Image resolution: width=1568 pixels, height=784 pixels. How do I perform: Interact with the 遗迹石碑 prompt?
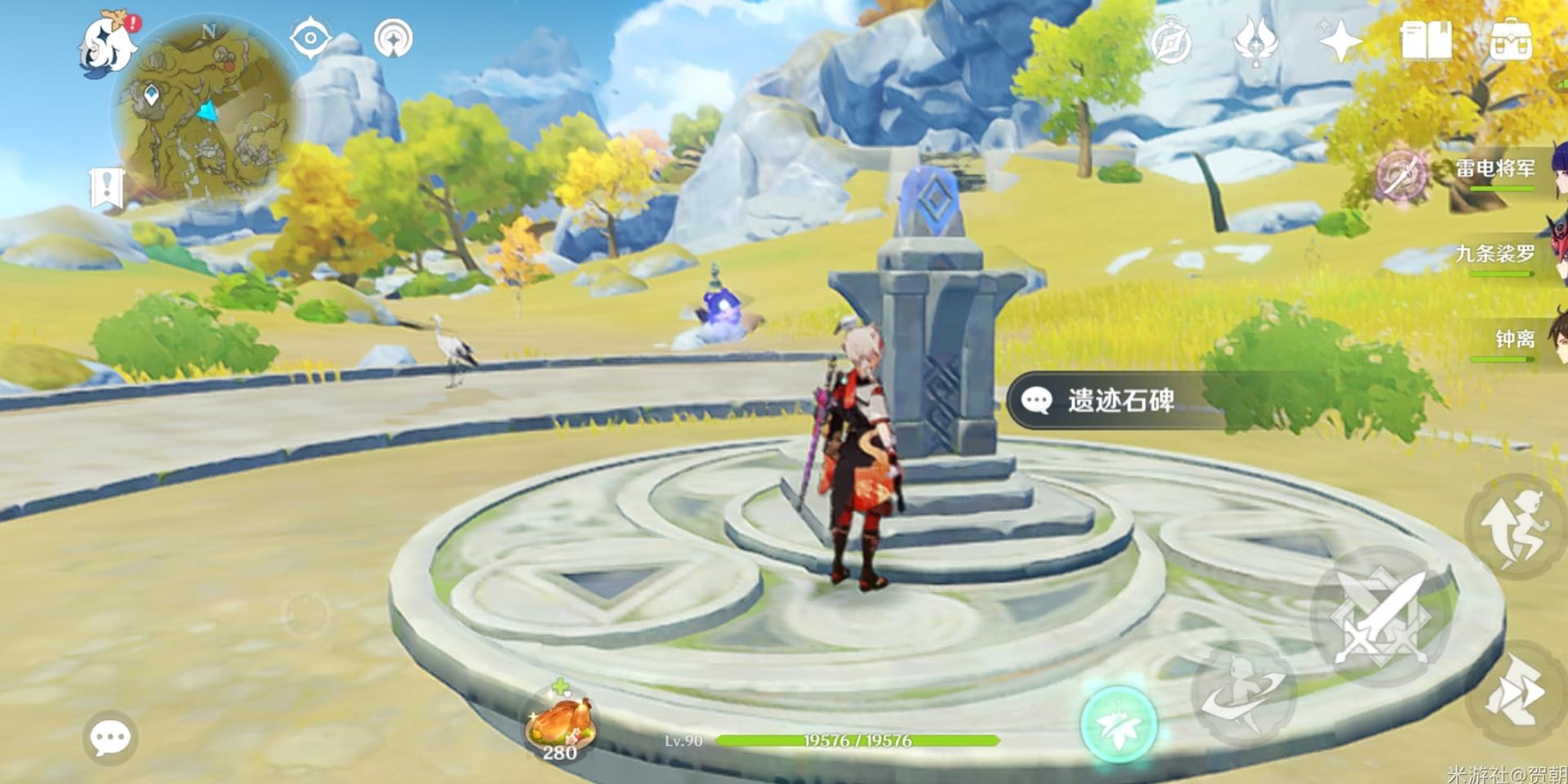(x=1120, y=400)
